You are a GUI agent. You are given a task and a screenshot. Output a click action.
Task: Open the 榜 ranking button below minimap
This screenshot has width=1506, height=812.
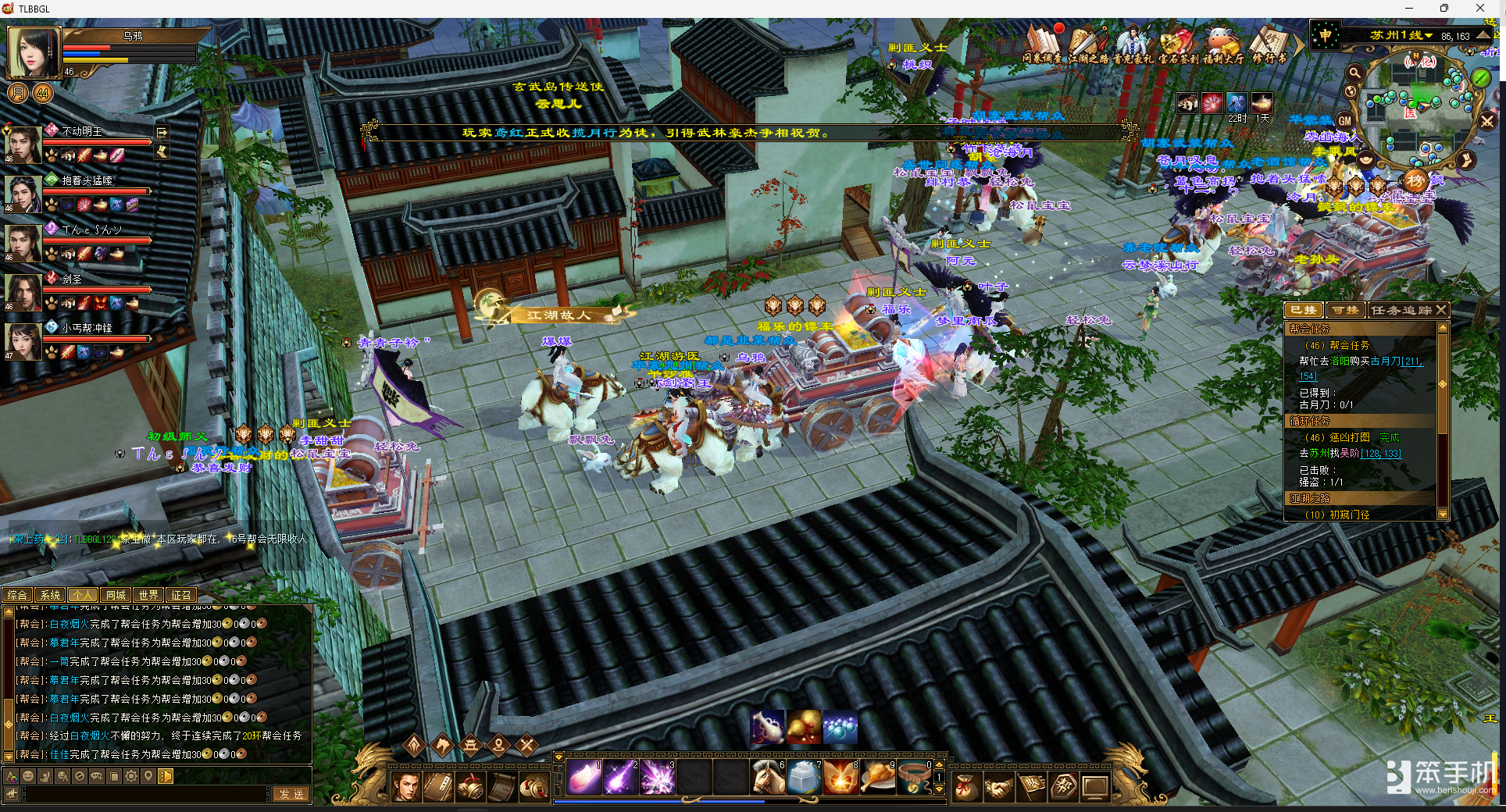(x=1415, y=181)
